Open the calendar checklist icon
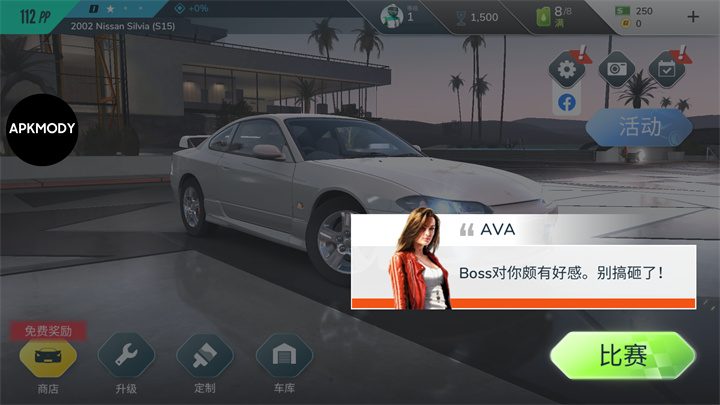 665,70
